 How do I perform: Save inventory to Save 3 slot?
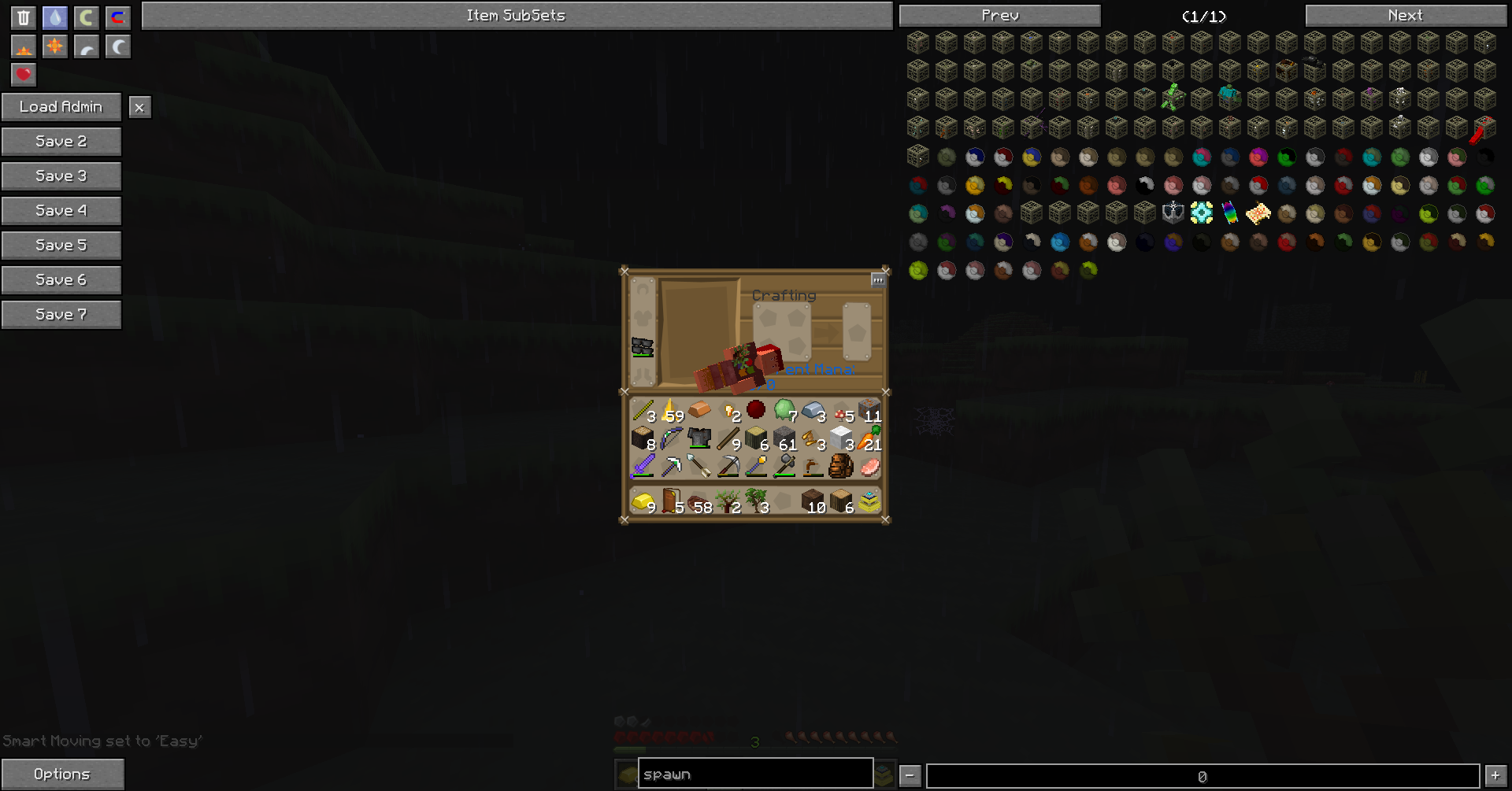point(61,176)
